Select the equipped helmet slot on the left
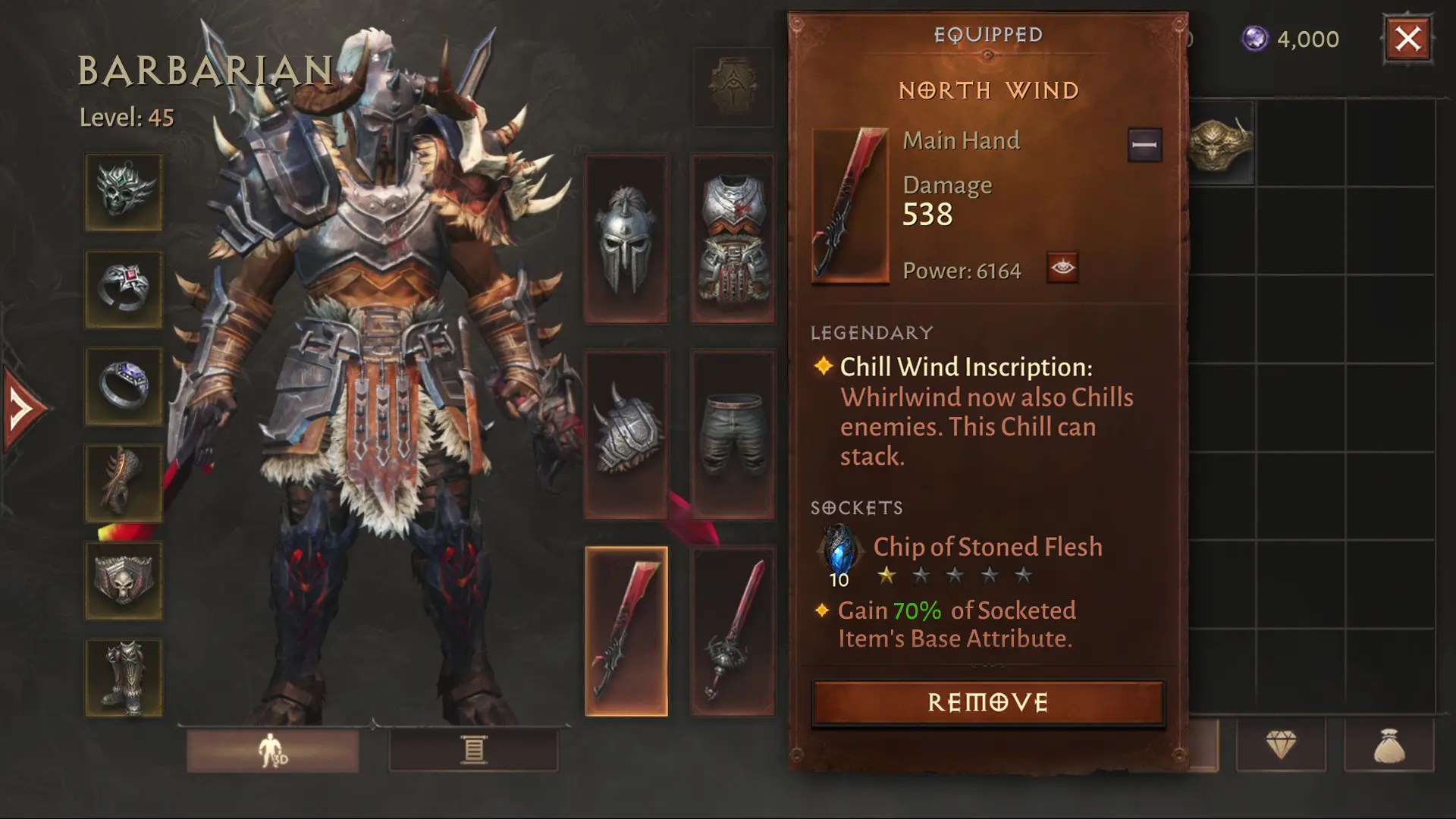1456x819 pixels. [124, 192]
